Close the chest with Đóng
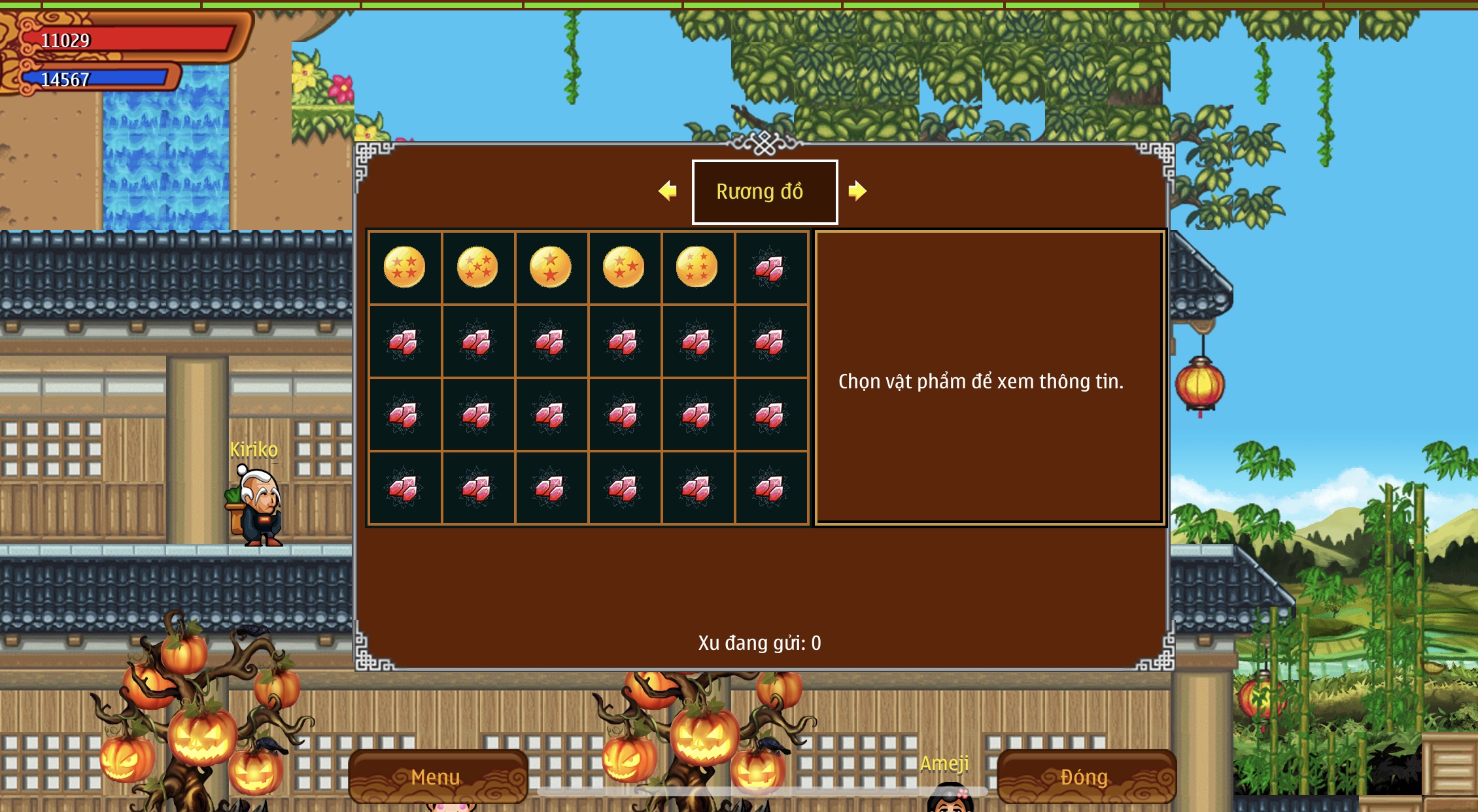The image size is (1478, 812). [x=1085, y=777]
